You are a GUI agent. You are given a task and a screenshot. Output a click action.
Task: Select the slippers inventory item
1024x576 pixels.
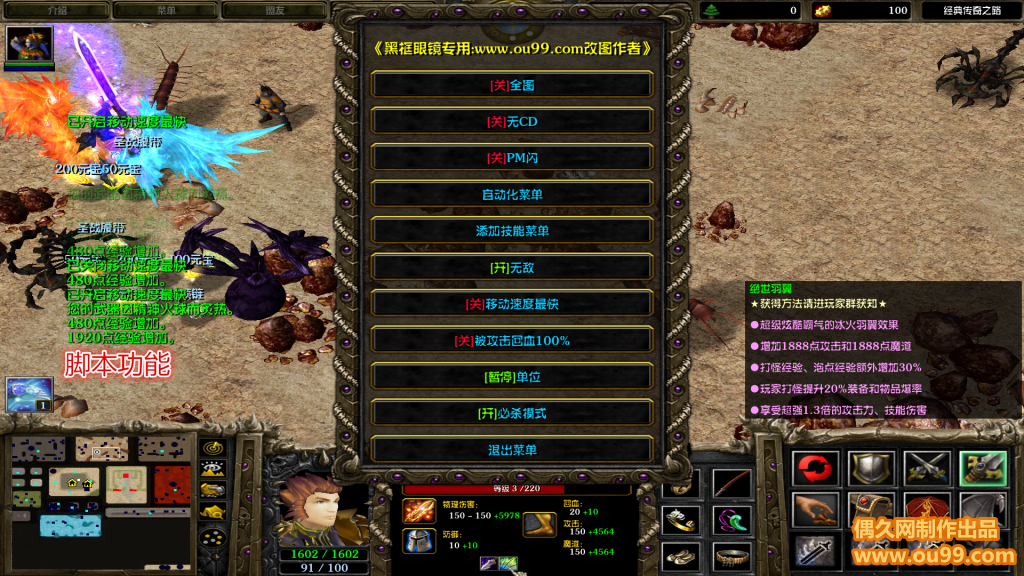point(680,556)
